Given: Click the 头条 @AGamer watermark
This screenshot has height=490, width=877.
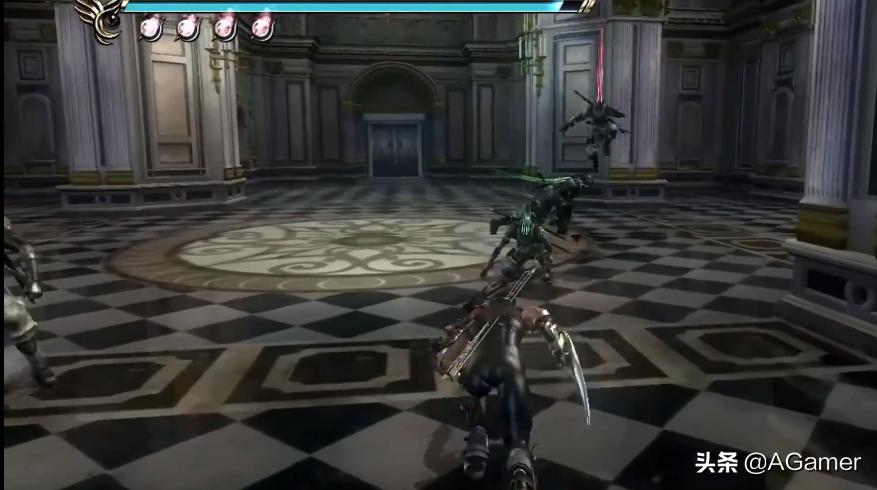Looking at the screenshot, I should [777, 462].
